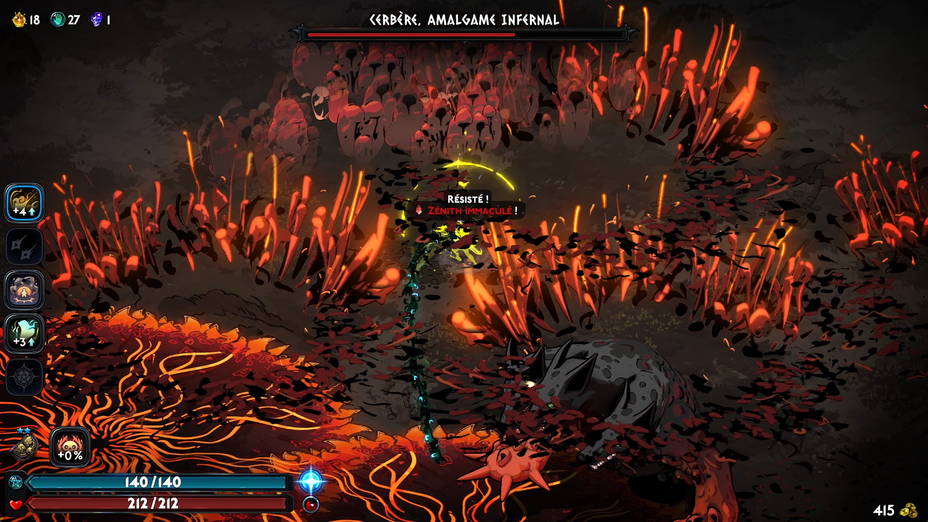
Task: Choose the teal spirit ability with +3
Action: pos(24,333)
